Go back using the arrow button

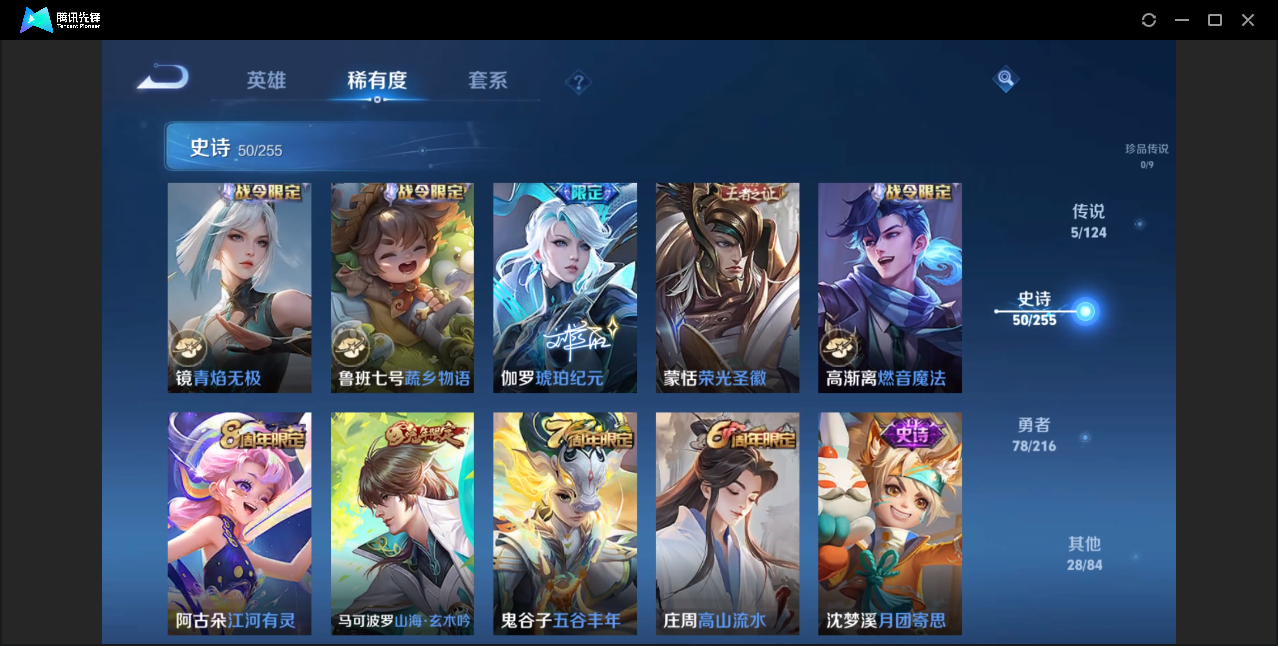(163, 78)
